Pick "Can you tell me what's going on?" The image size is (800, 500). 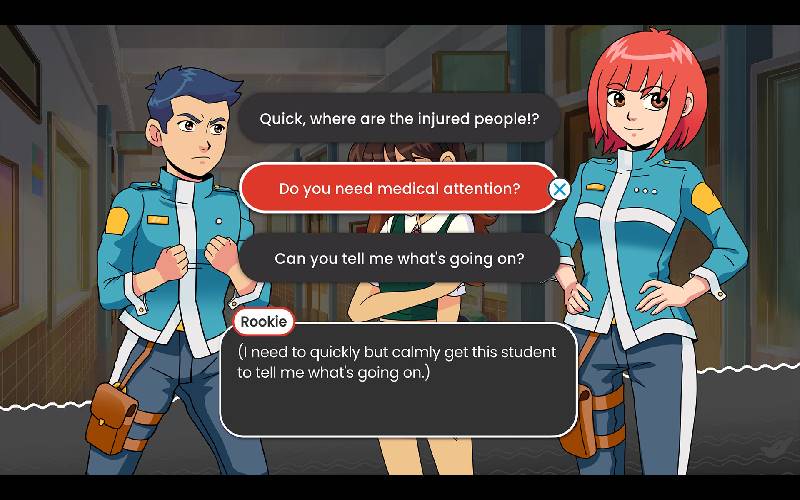click(399, 258)
